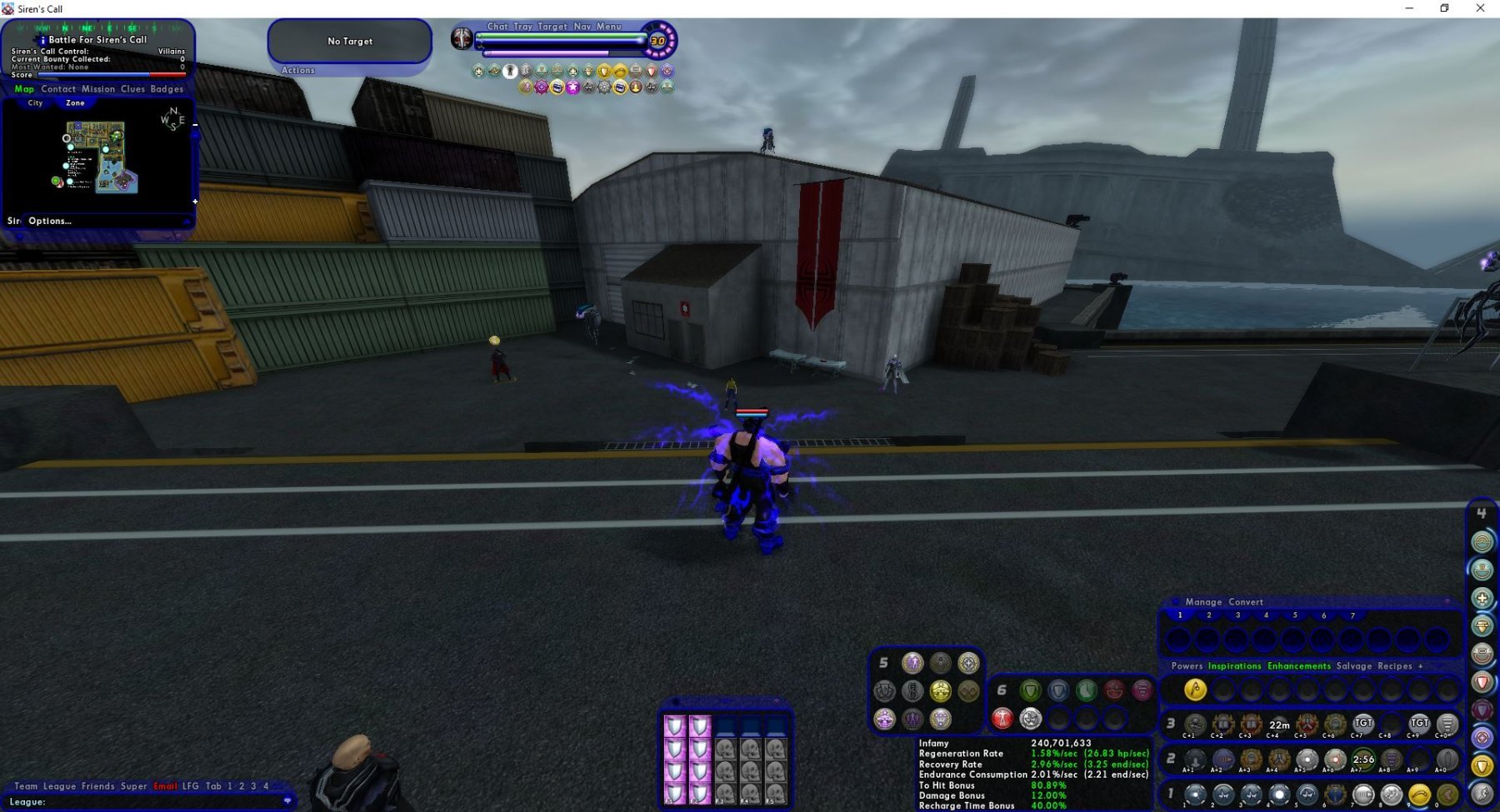
Task: Select the City map view
Action: coord(35,103)
